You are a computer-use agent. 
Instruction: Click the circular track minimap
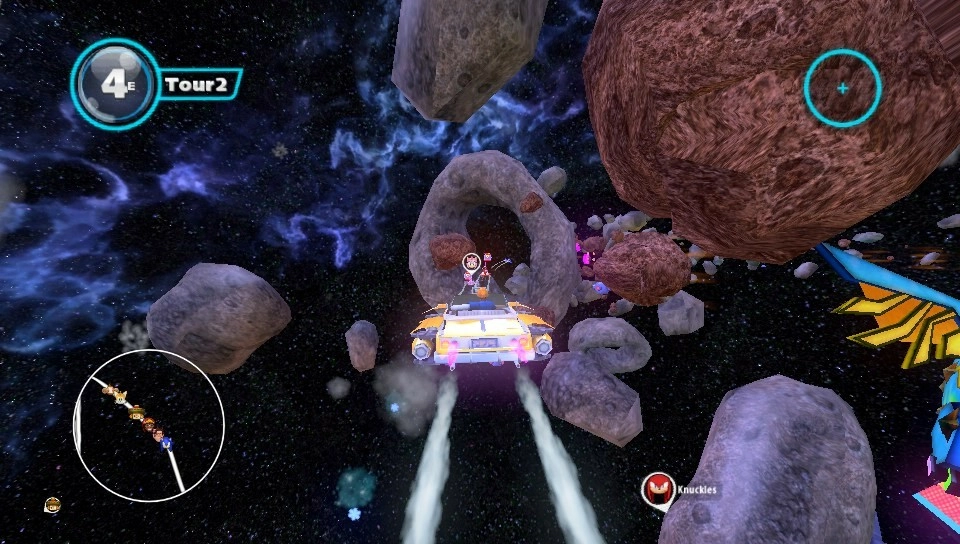149,425
